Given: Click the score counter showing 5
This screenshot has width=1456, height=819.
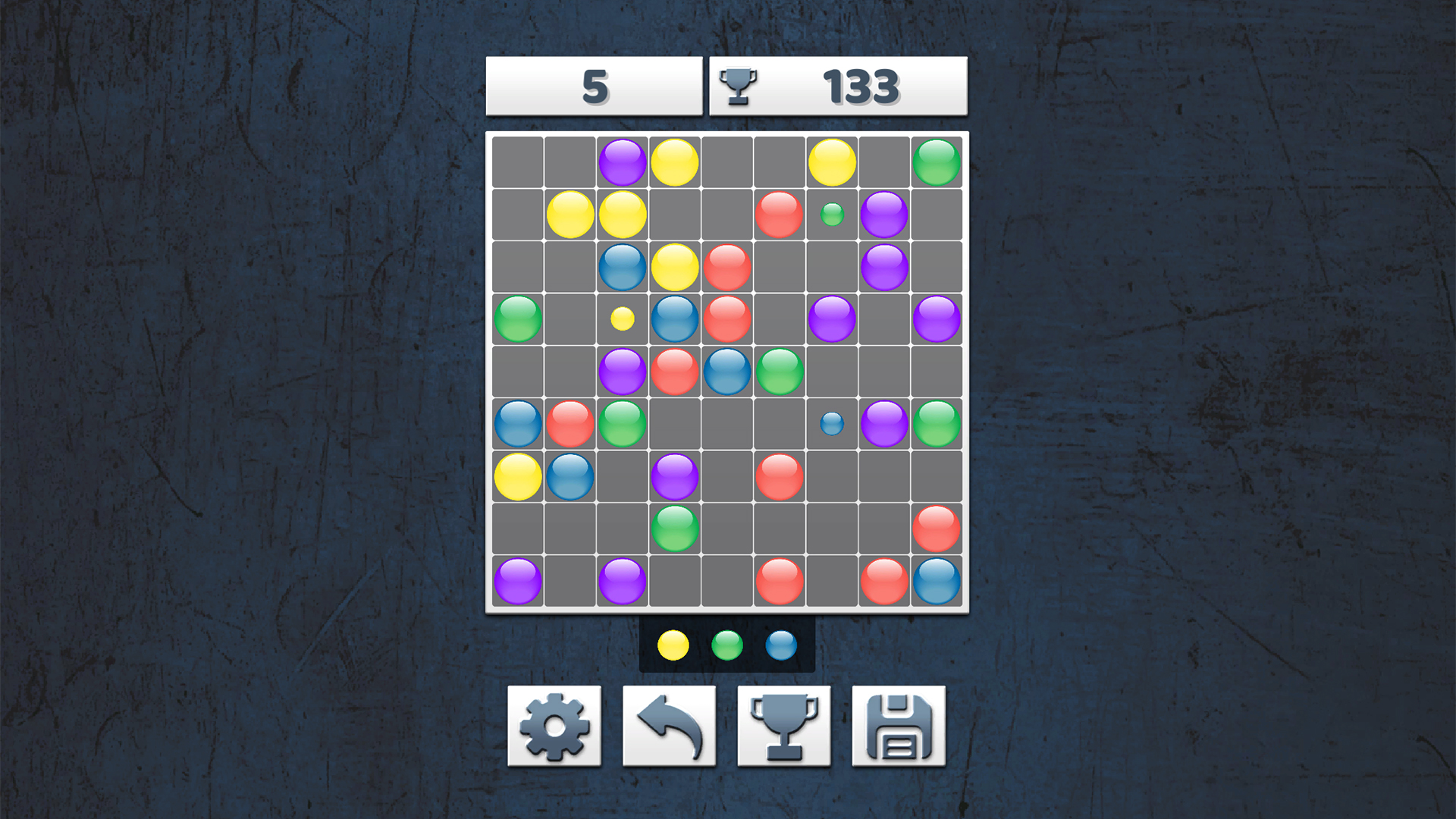Looking at the screenshot, I should pos(594,86).
